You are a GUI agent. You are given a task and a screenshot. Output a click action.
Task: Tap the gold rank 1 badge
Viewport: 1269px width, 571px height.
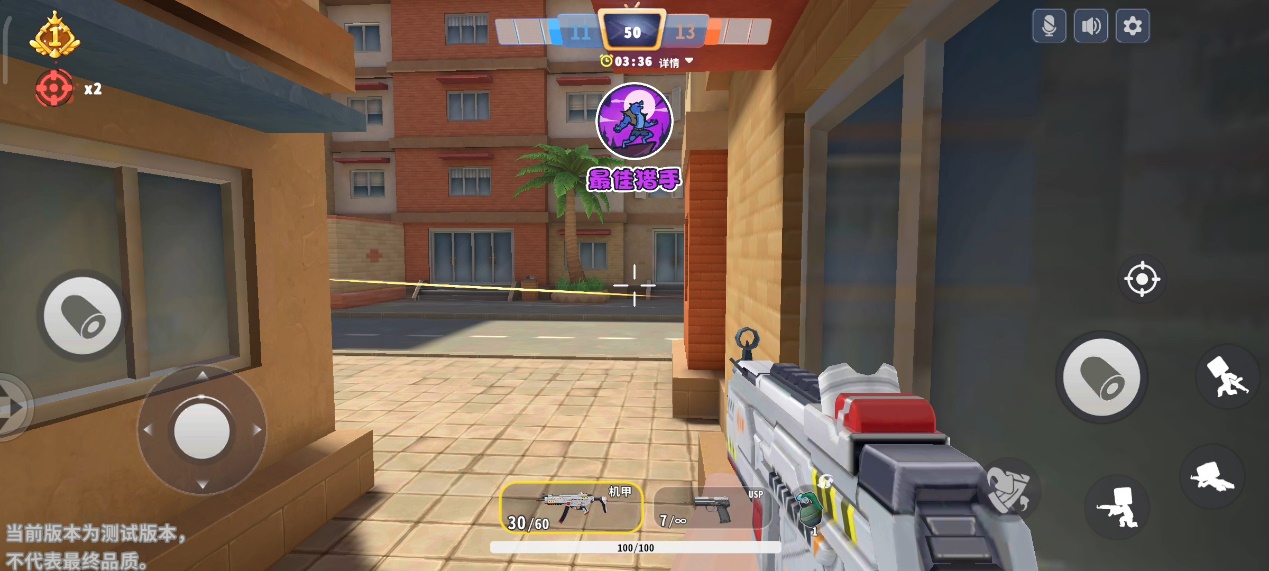click(x=55, y=37)
